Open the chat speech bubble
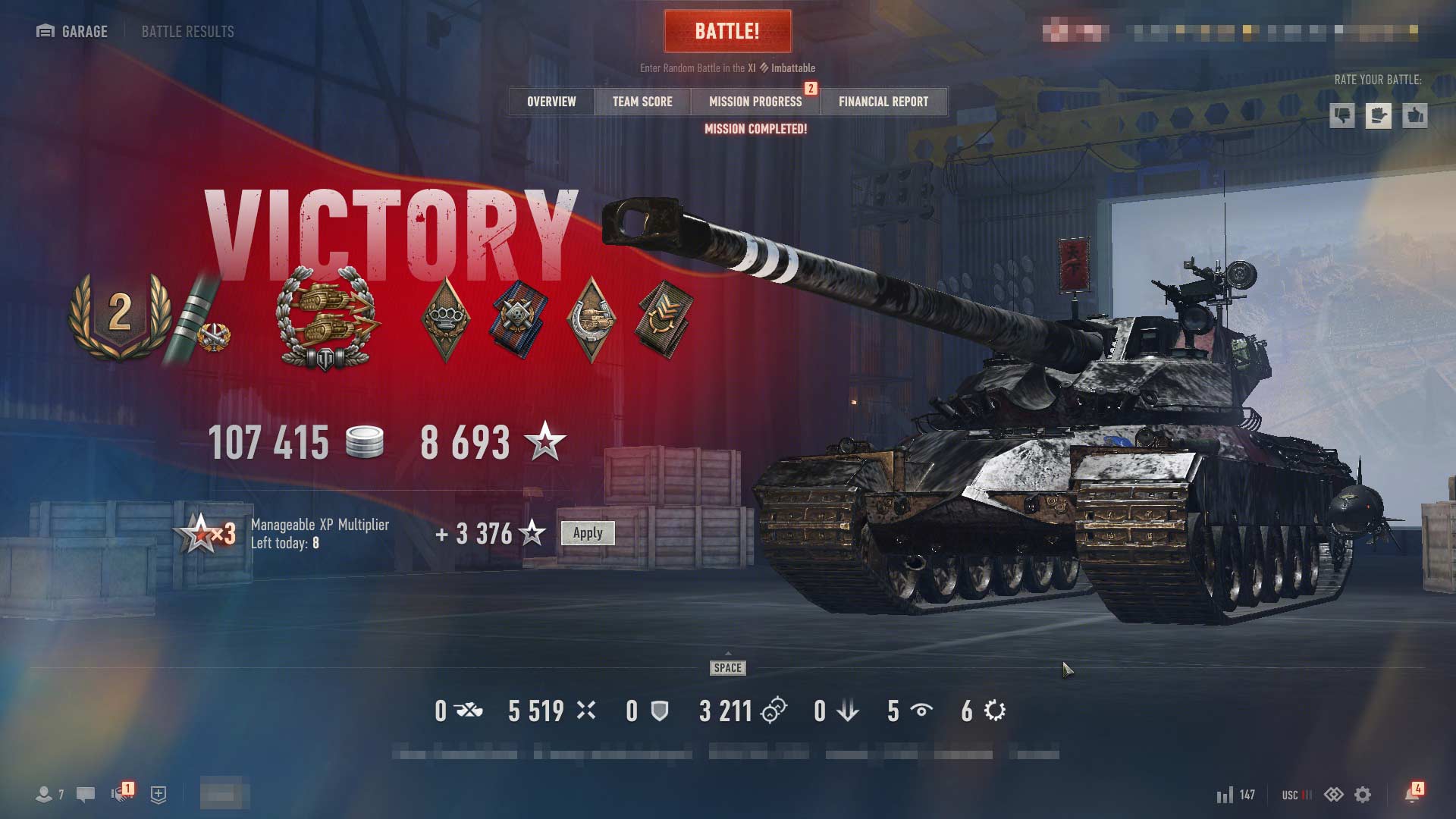The image size is (1456, 819). click(86, 795)
